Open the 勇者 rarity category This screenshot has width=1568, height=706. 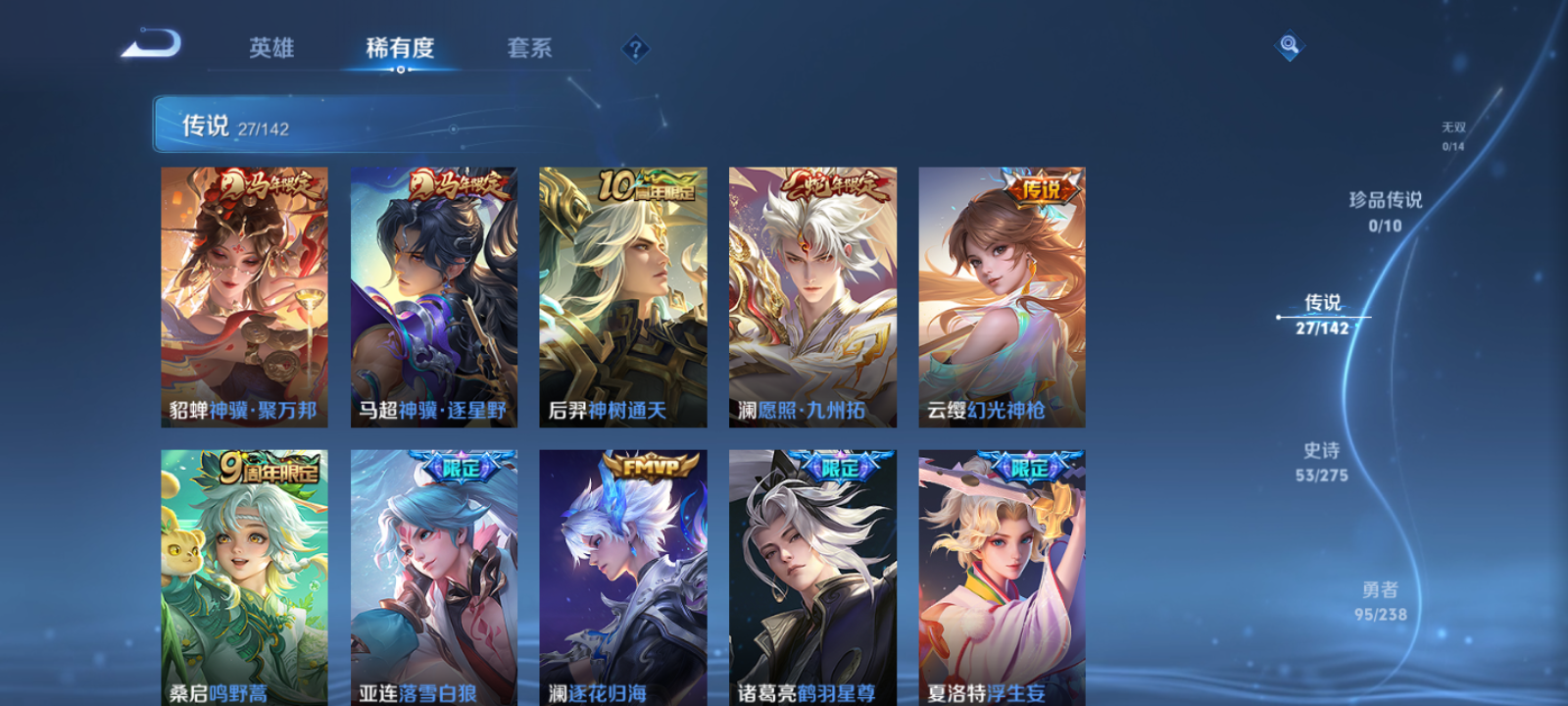pyautogui.click(x=1383, y=602)
